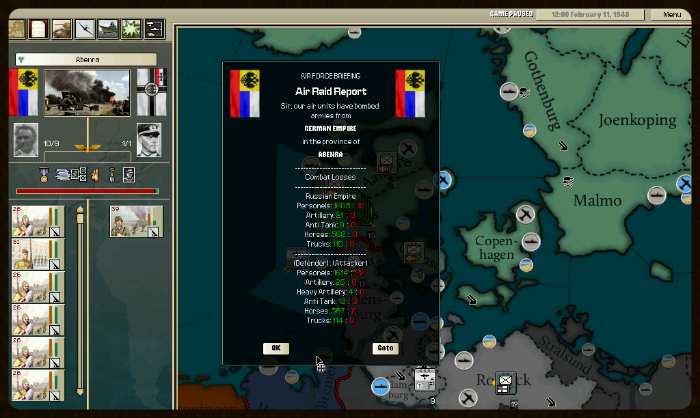The width and height of the screenshot is (700, 418).
Task: Click the German Empire flag in battle panel
Action: (x=149, y=91)
